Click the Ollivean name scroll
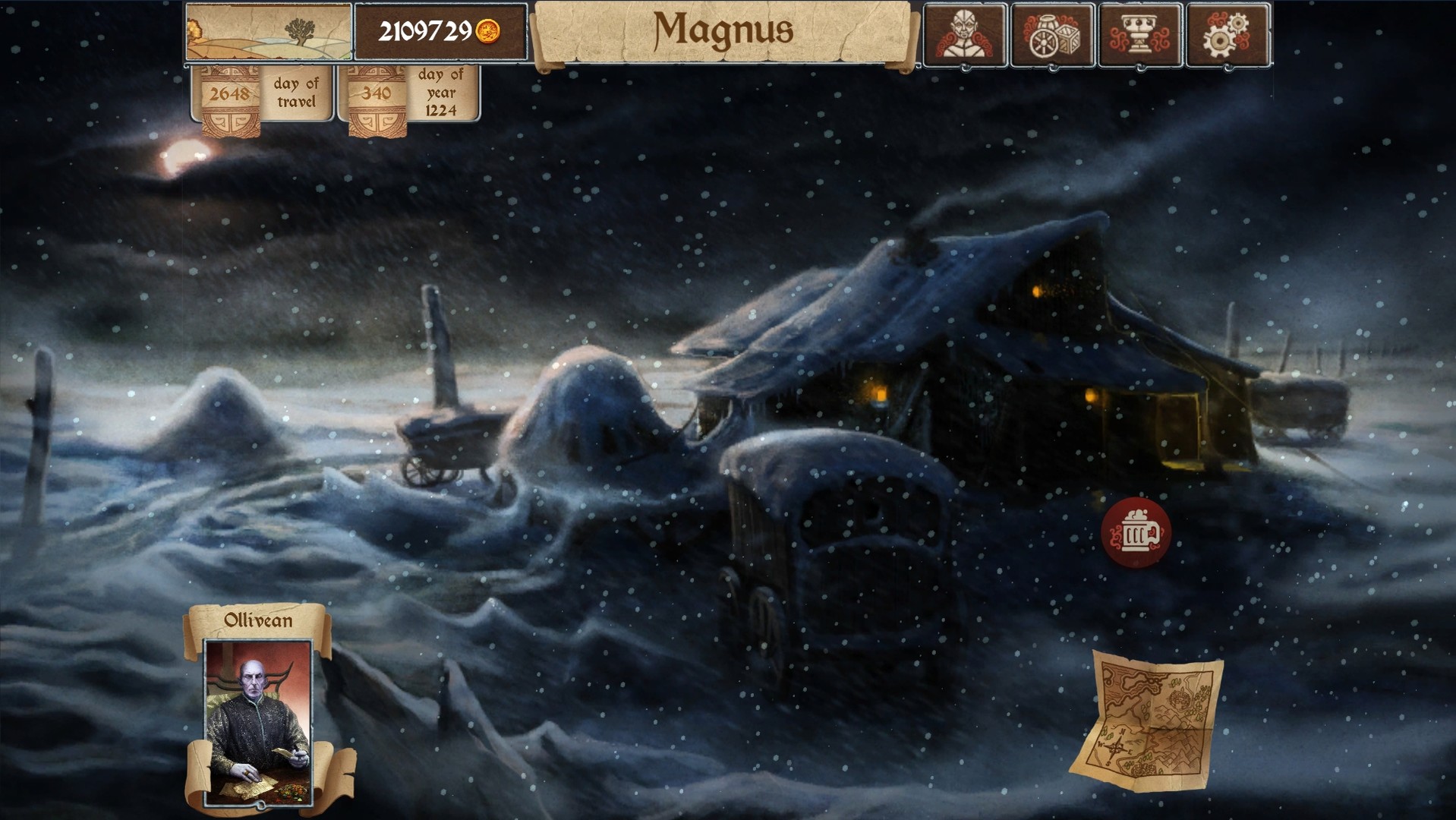 click(x=258, y=620)
